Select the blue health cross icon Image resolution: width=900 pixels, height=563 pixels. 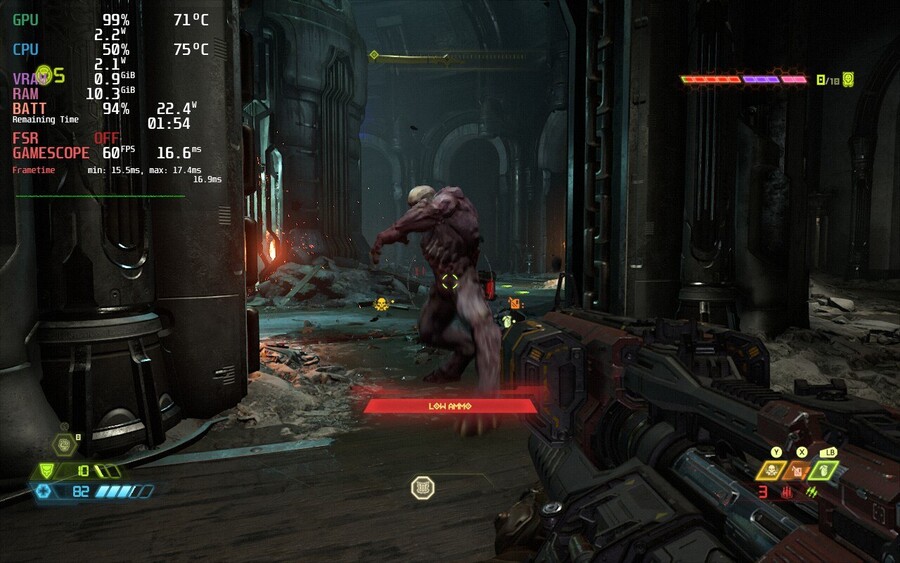(43, 491)
